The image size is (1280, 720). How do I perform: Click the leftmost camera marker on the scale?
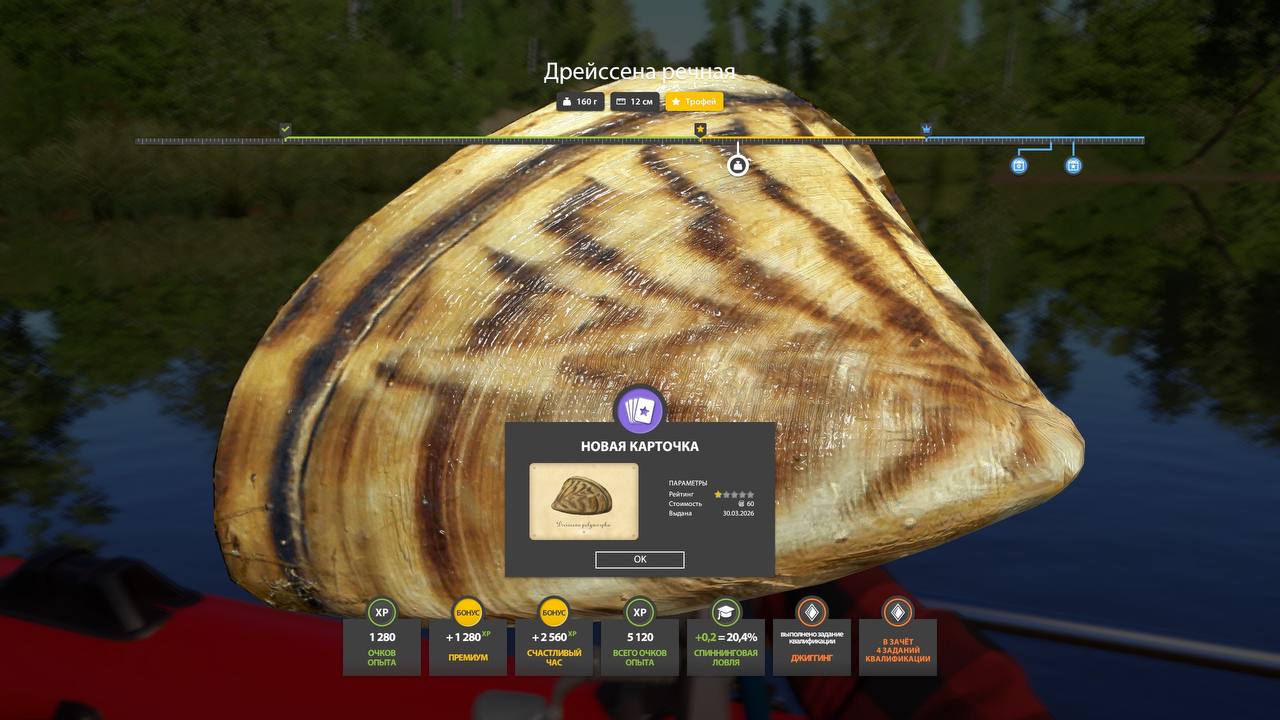1017,165
